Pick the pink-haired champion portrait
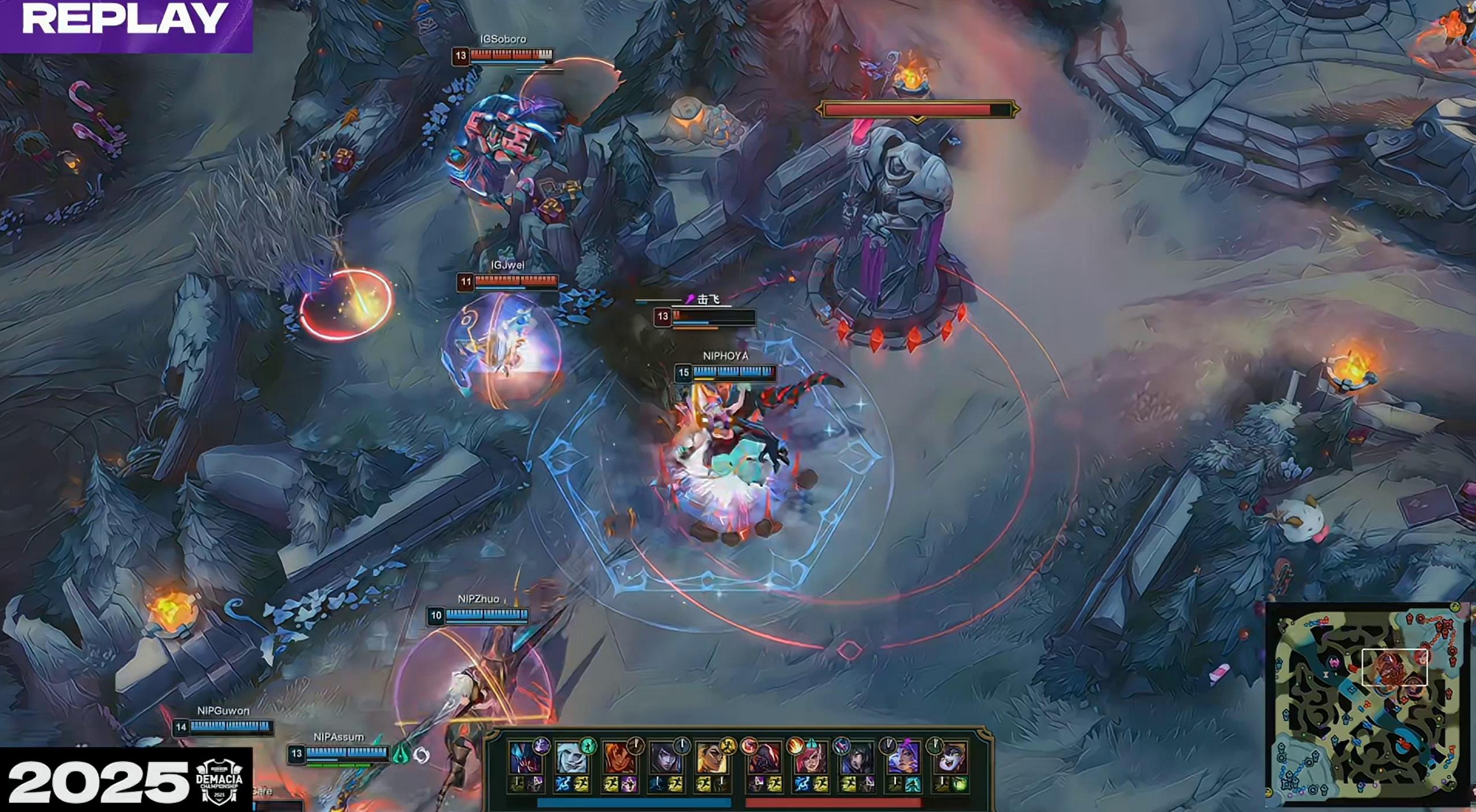This screenshot has height=812, width=1476. 809,758
